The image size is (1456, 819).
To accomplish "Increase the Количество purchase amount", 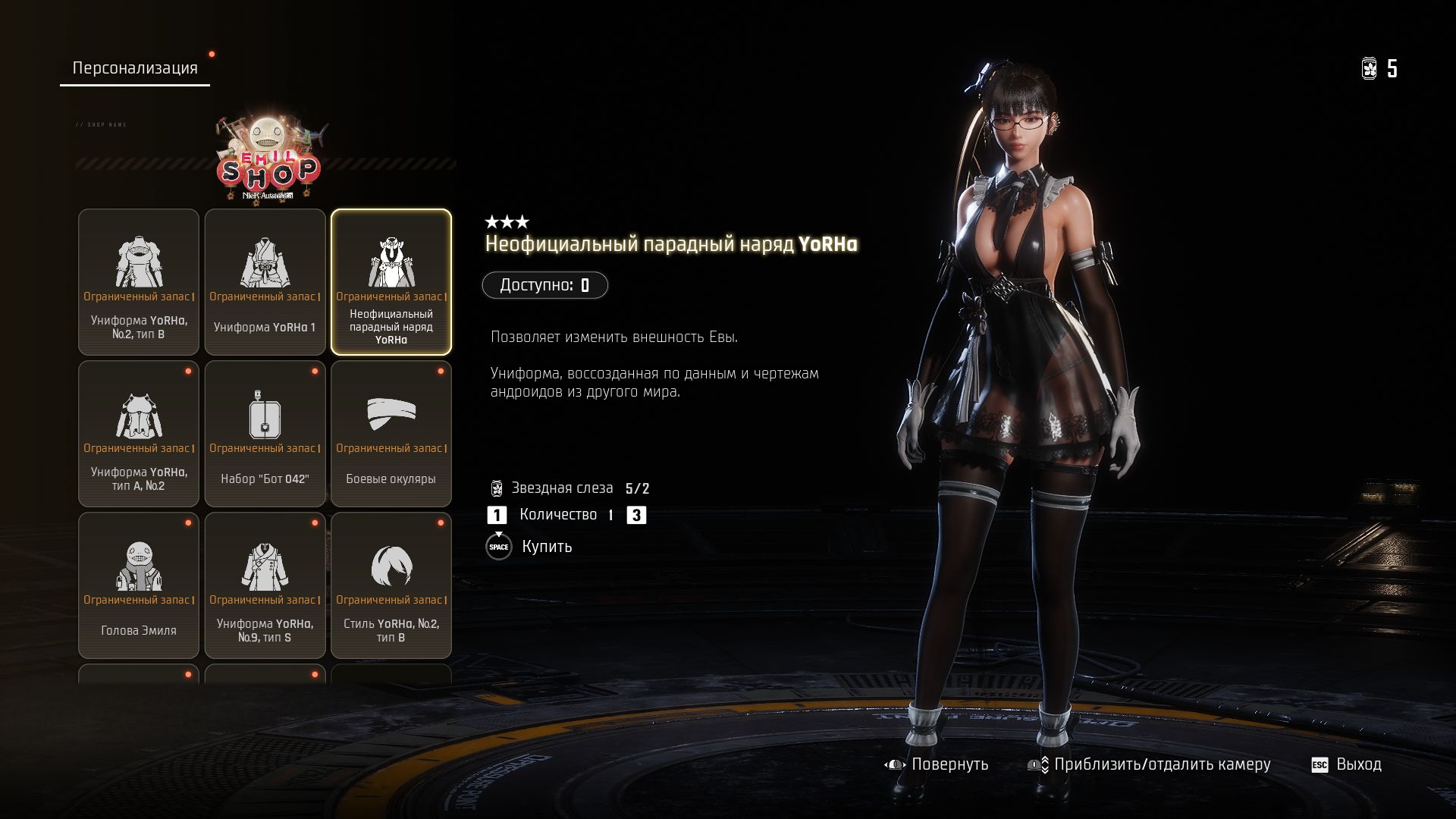I will (636, 516).
